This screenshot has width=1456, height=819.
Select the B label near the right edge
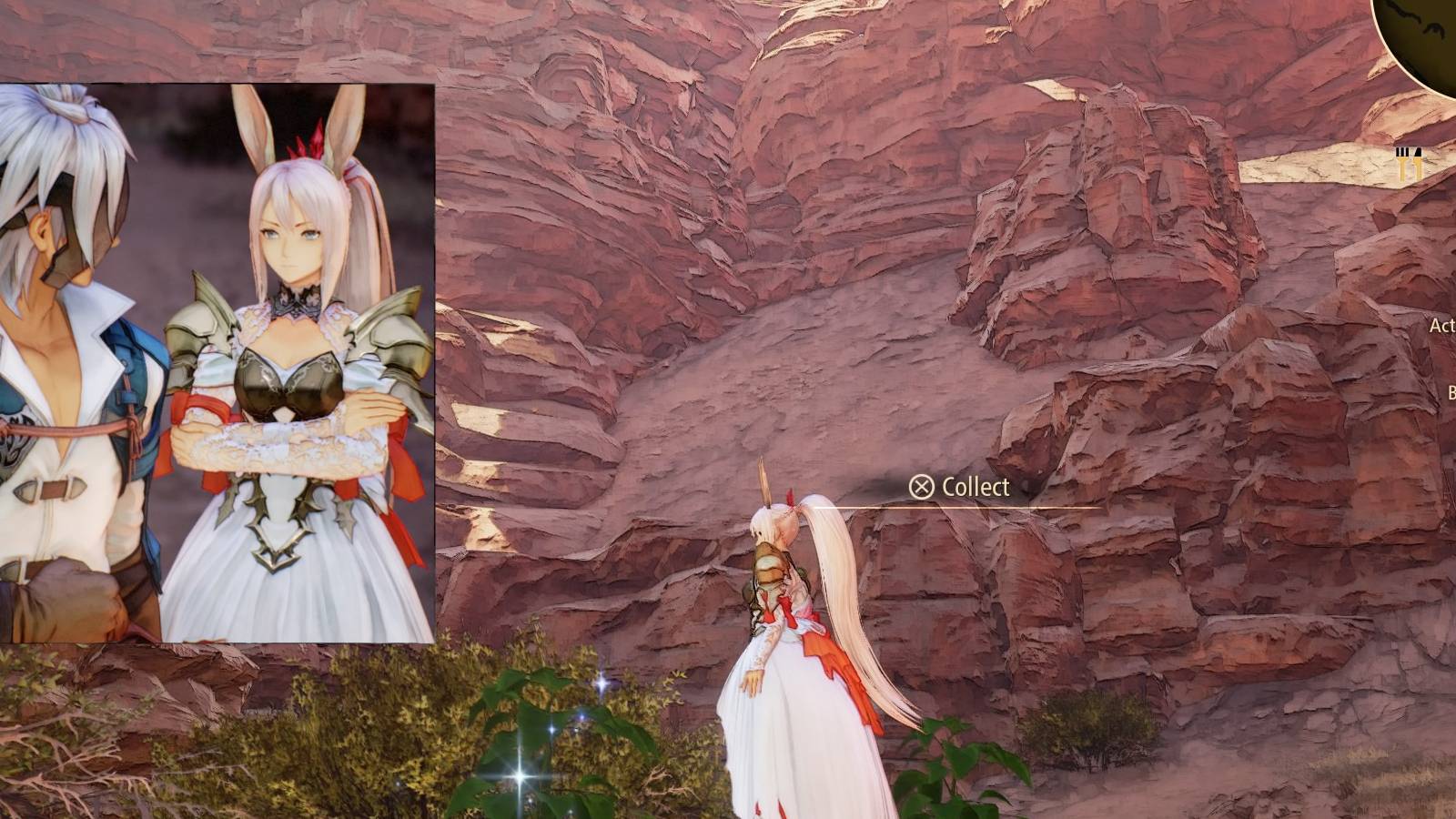[1451, 391]
